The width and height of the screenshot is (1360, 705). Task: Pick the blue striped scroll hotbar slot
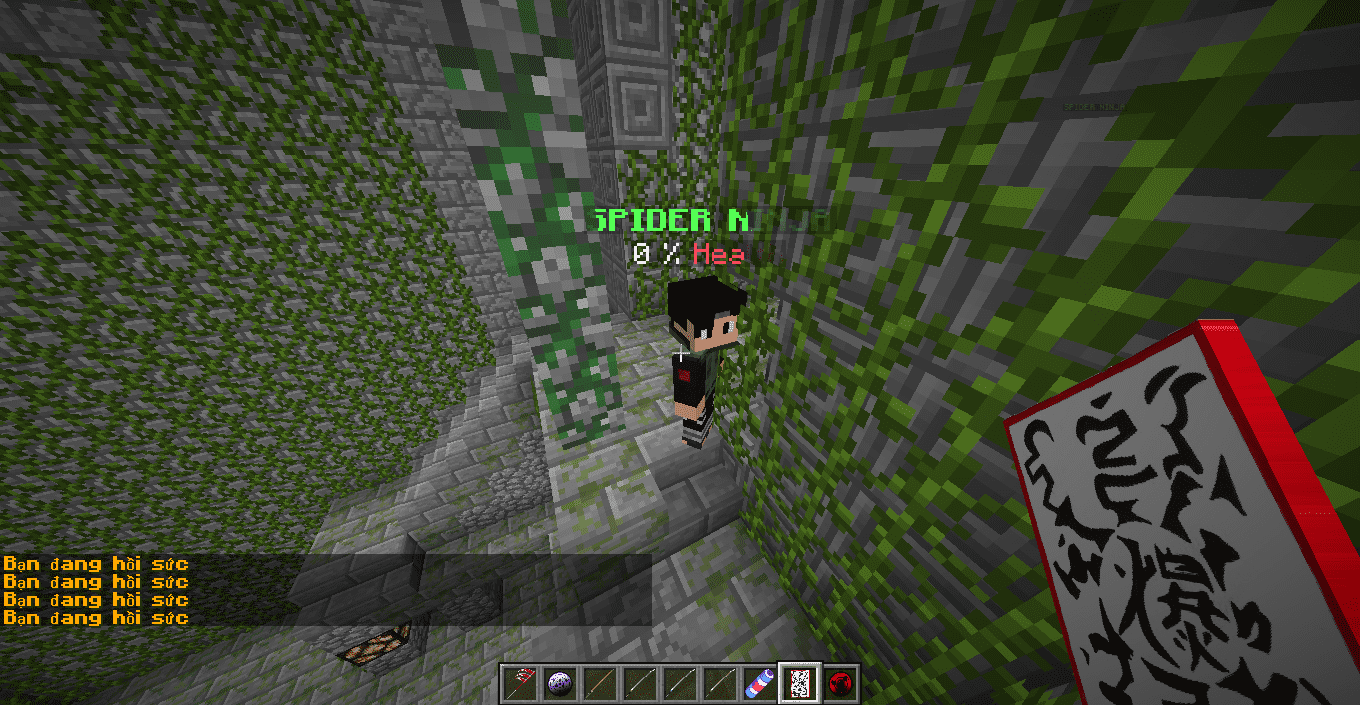click(759, 684)
